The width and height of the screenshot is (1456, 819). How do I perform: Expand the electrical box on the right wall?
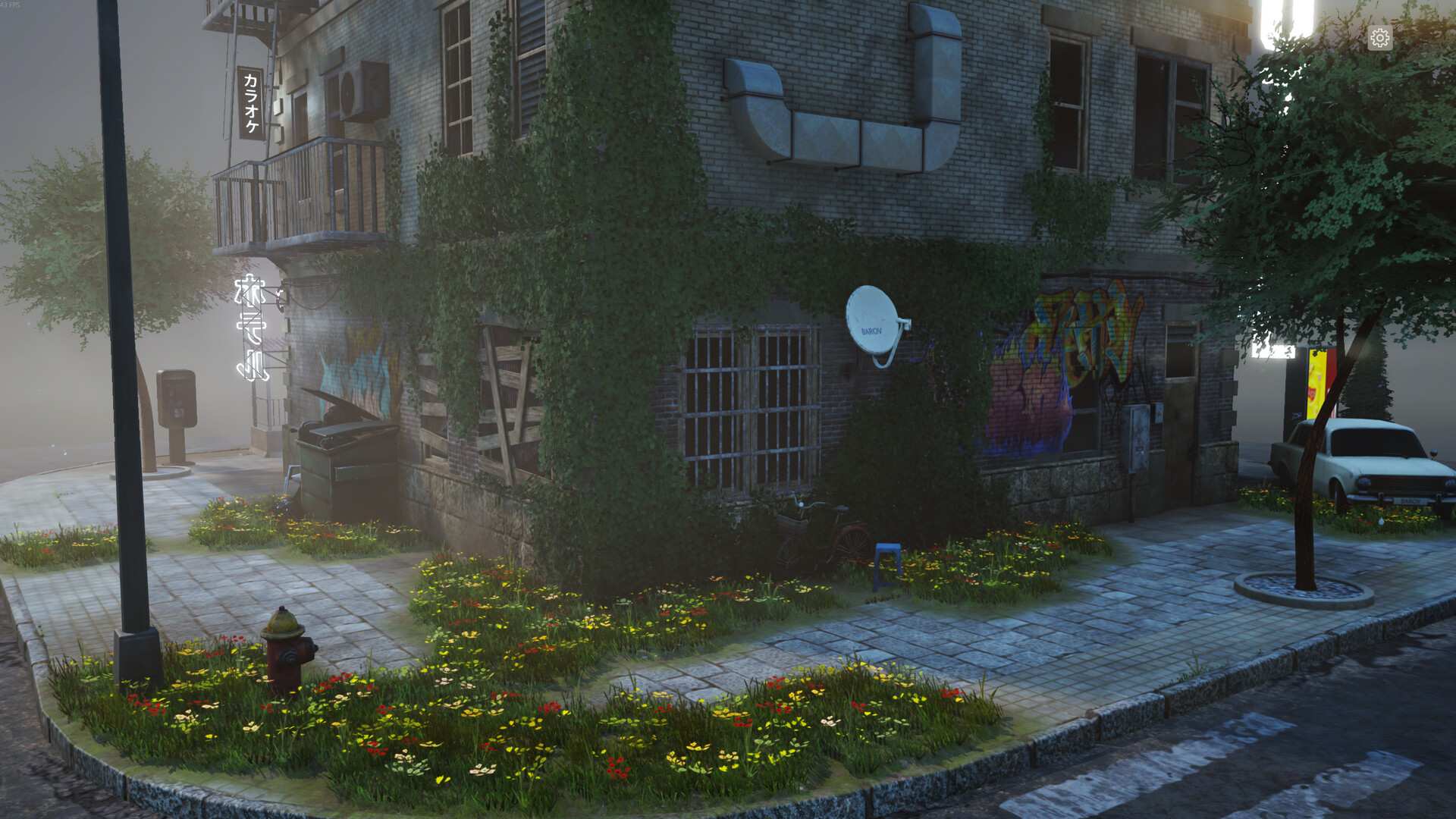coord(1137,436)
